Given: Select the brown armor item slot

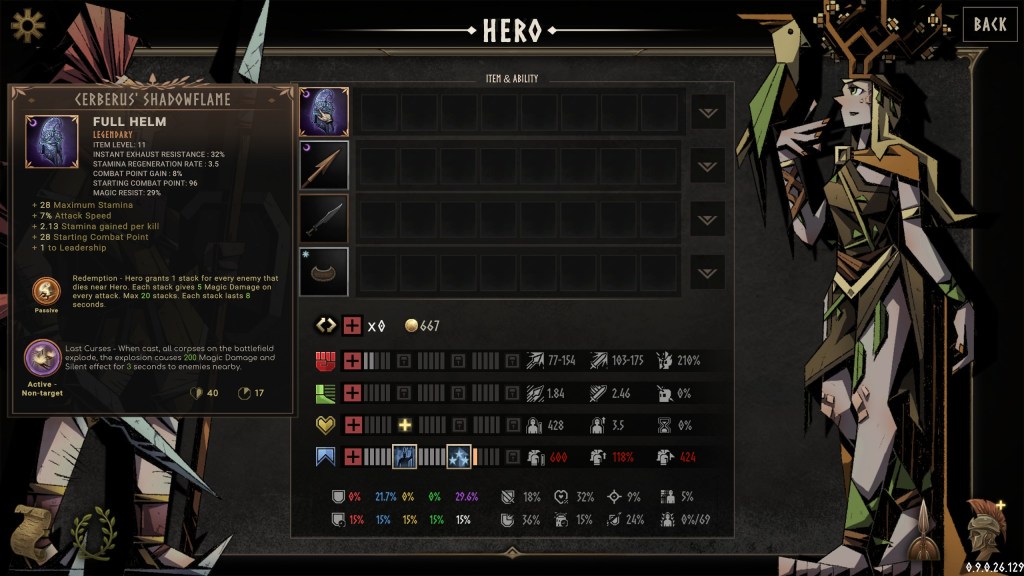Looking at the screenshot, I should coord(324,272).
